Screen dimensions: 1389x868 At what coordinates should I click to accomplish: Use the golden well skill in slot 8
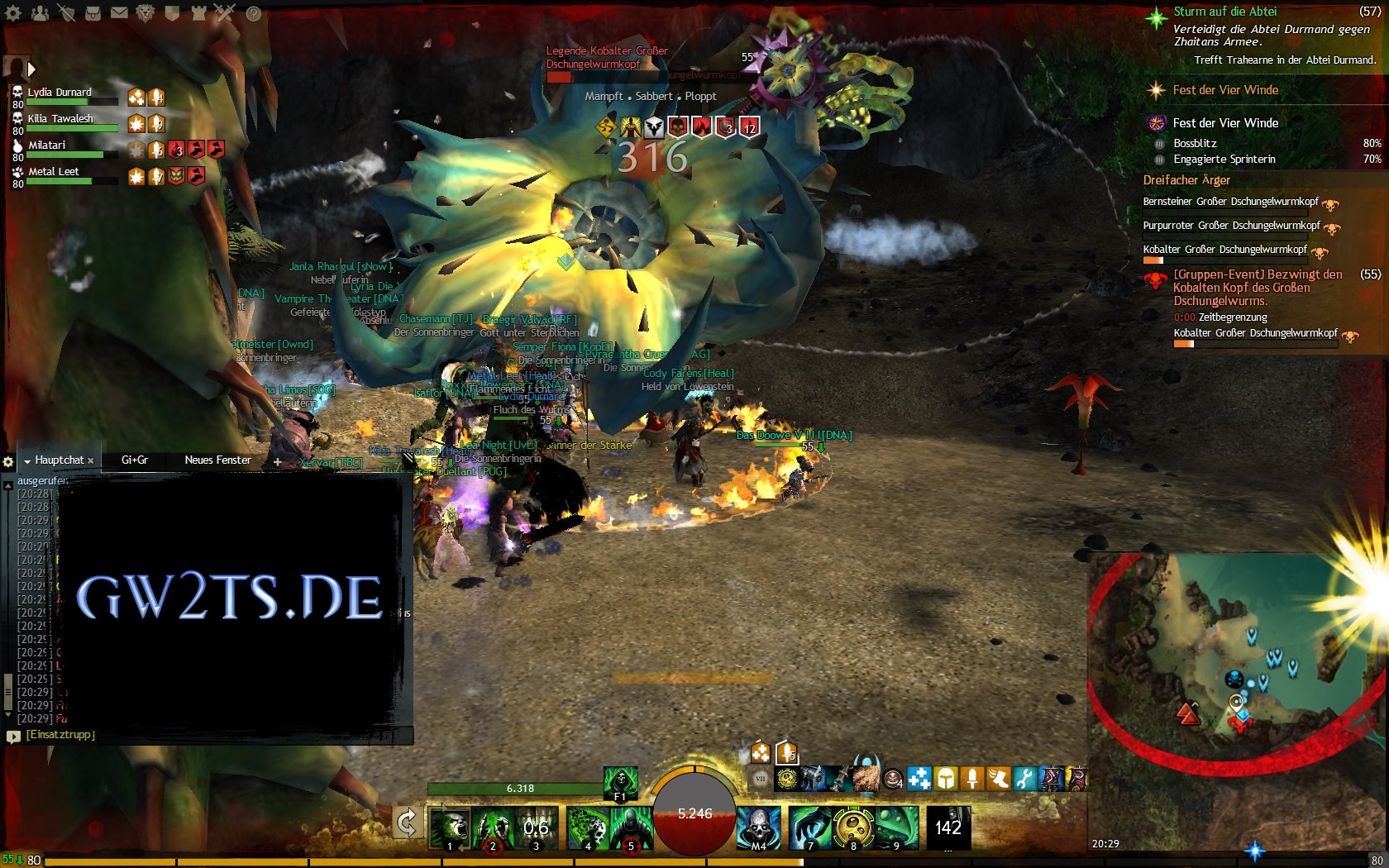[x=854, y=827]
